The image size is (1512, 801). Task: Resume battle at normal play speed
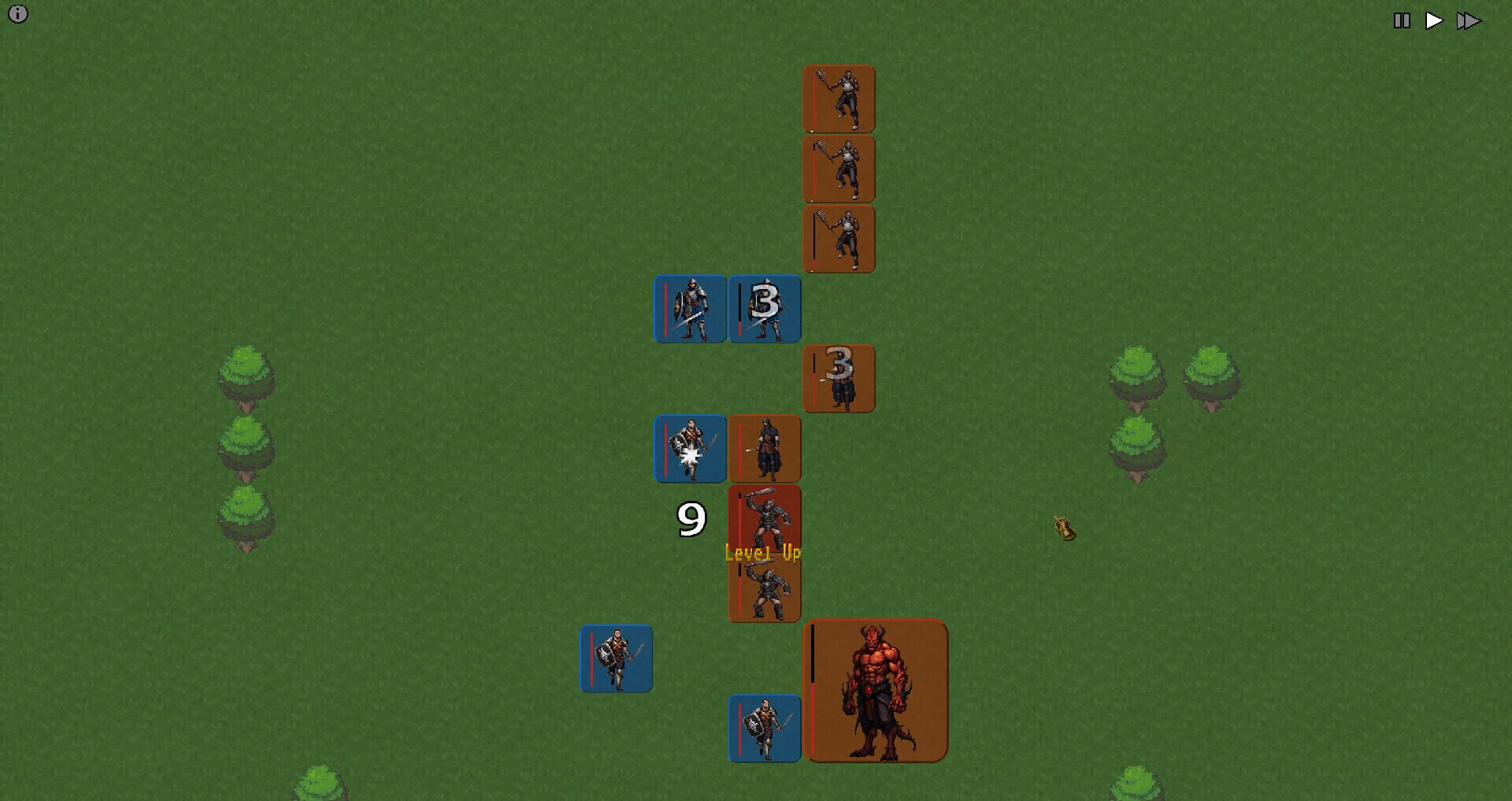tap(1435, 20)
